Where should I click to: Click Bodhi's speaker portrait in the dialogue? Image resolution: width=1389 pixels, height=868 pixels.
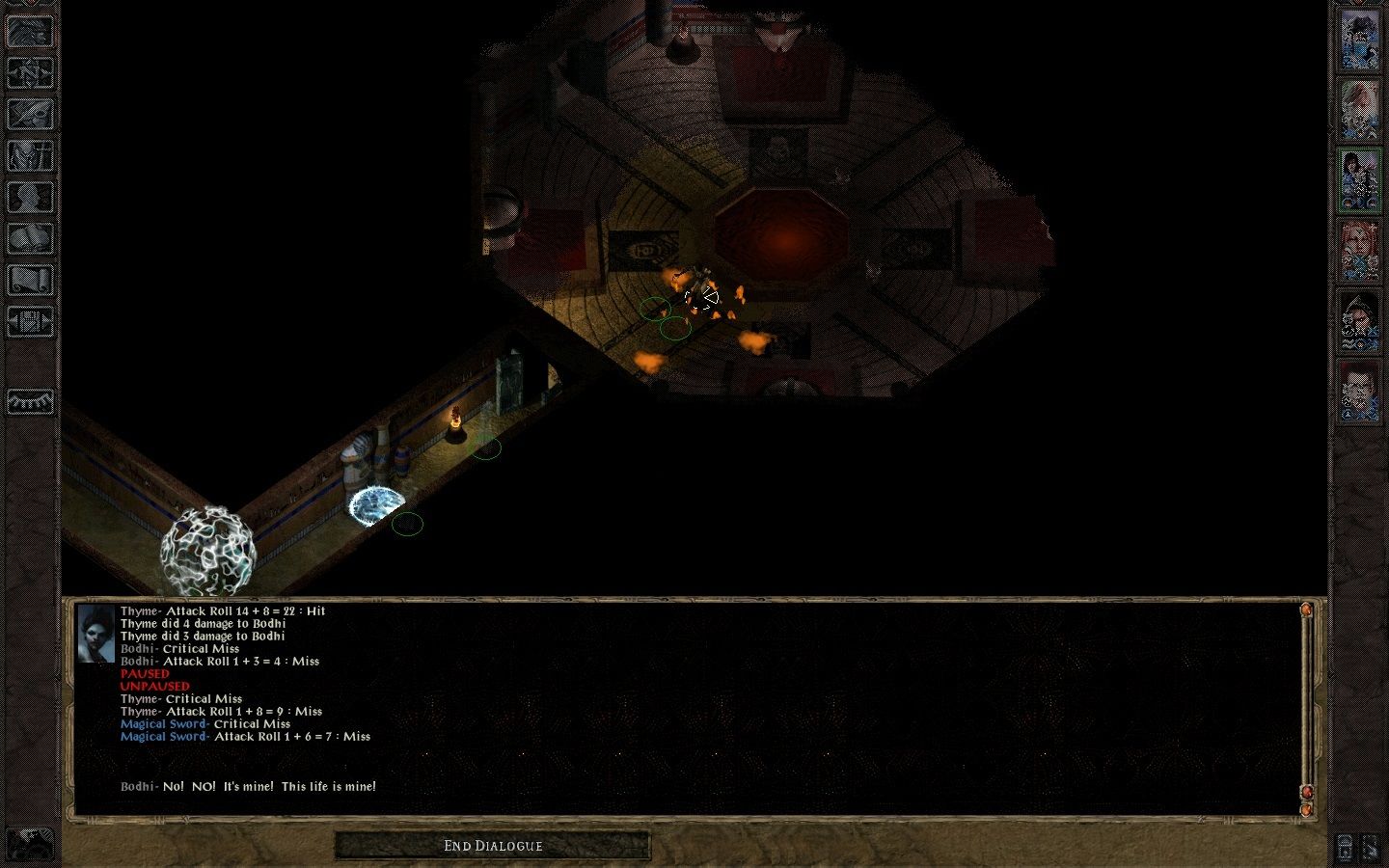[x=95, y=634]
